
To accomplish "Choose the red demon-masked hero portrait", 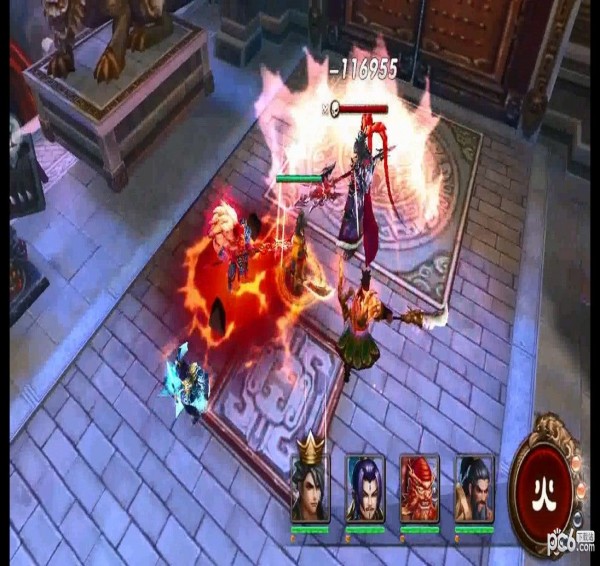I will pos(419,489).
